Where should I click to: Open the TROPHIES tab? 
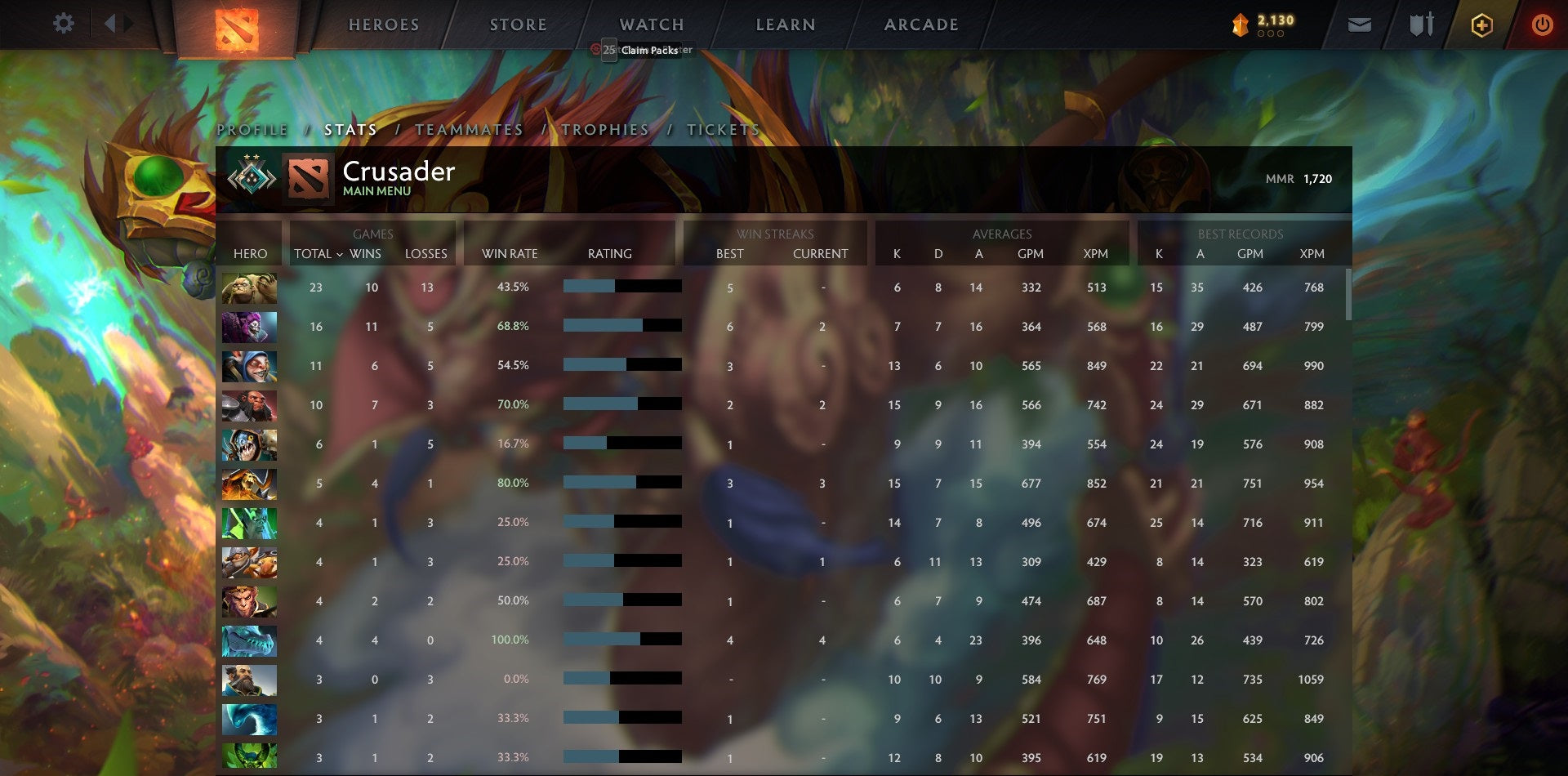click(603, 130)
